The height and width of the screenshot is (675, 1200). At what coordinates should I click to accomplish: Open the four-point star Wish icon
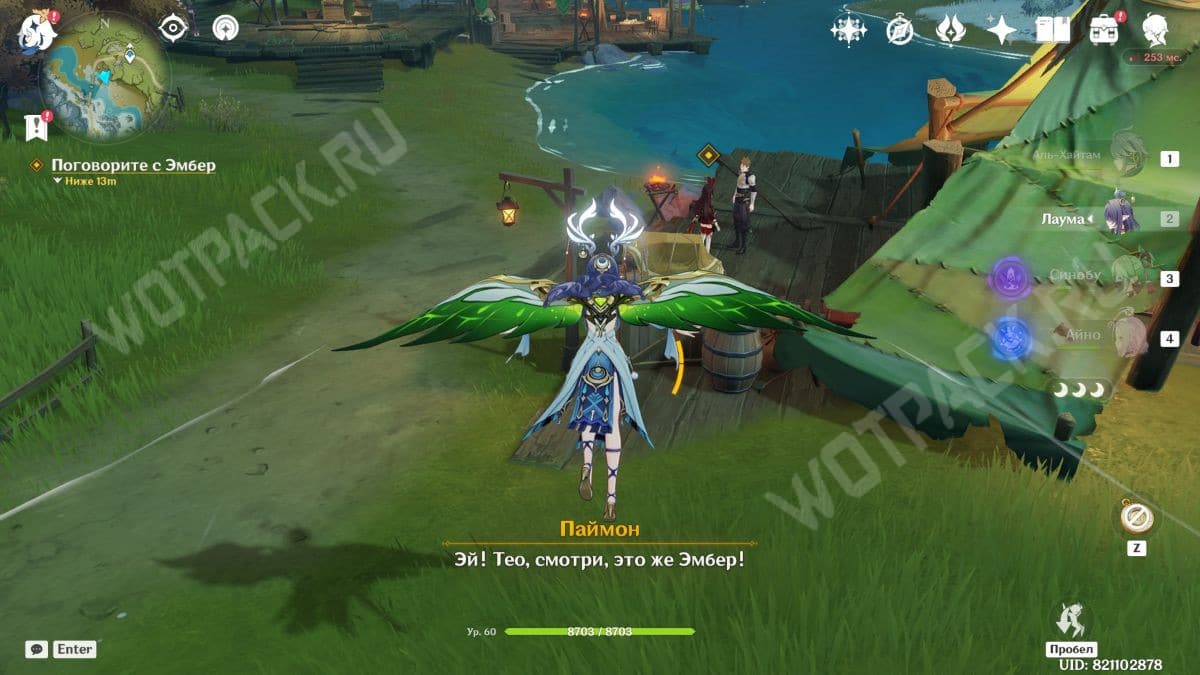coord(1001,31)
